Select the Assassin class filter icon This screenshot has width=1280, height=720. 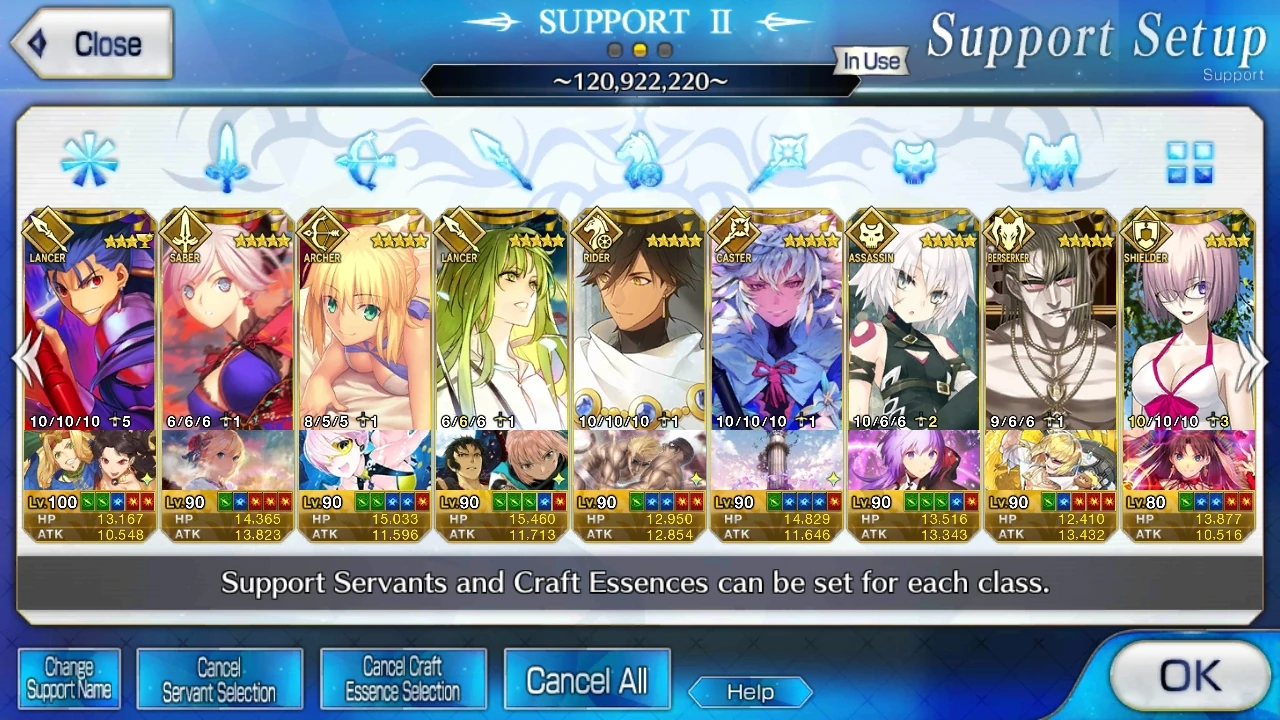click(916, 160)
